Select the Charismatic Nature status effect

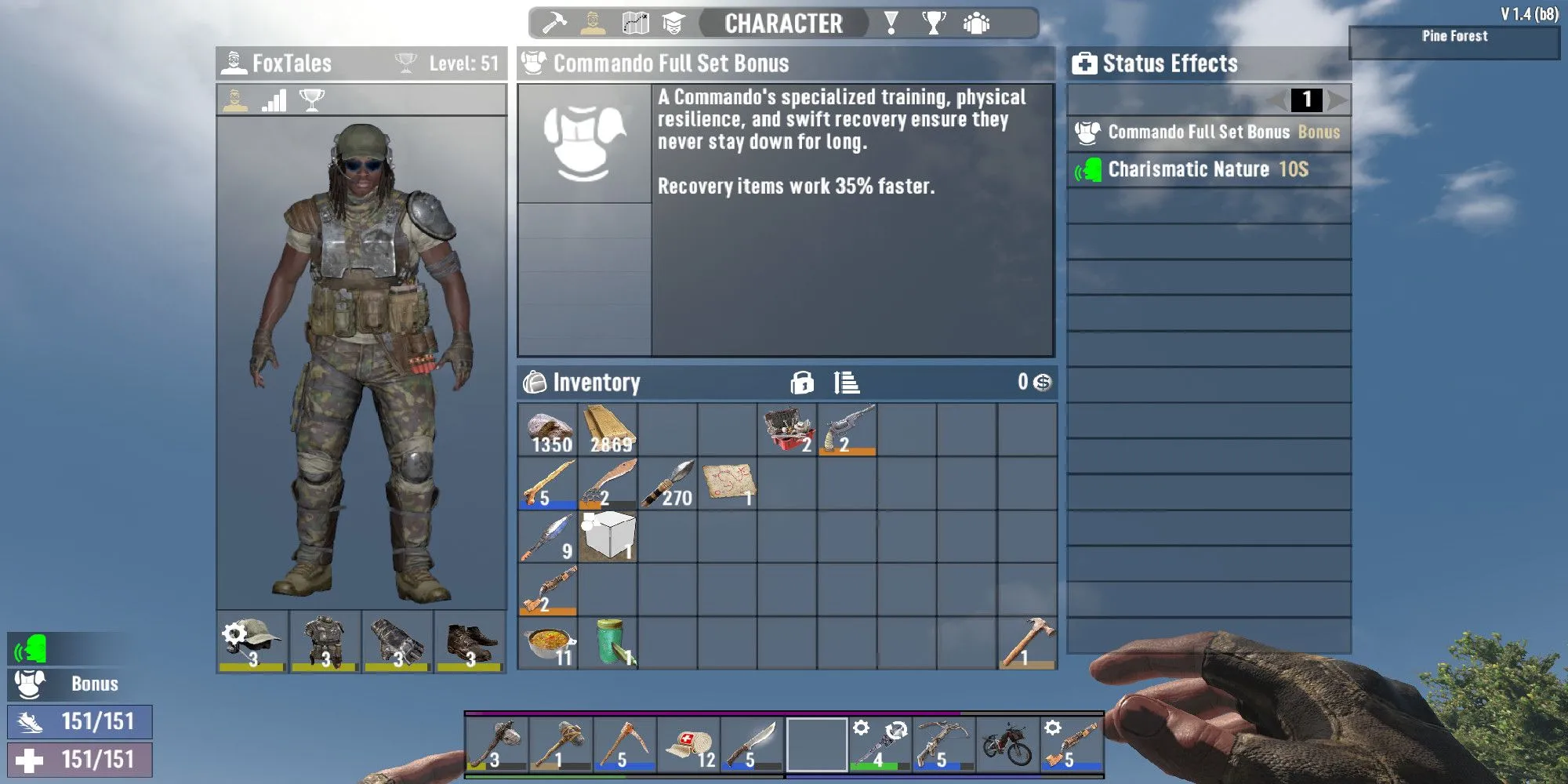pyautogui.click(x=1209, y=169)
